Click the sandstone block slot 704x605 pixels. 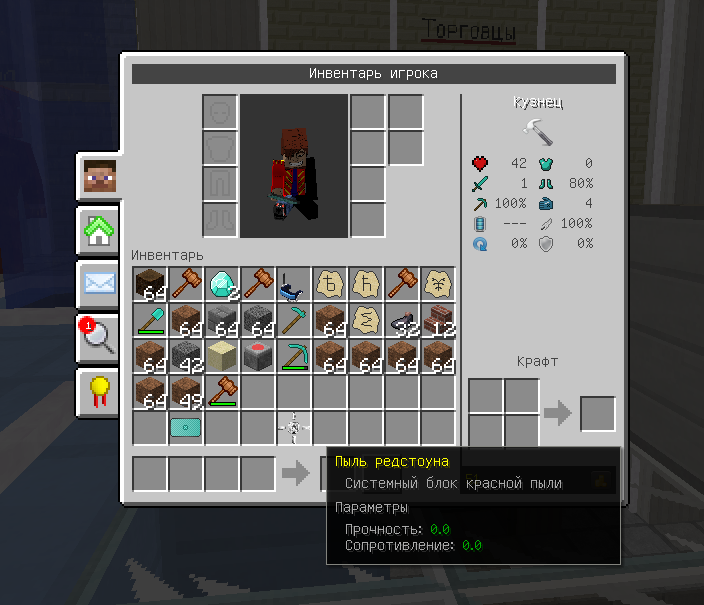[x=222, y=356]
